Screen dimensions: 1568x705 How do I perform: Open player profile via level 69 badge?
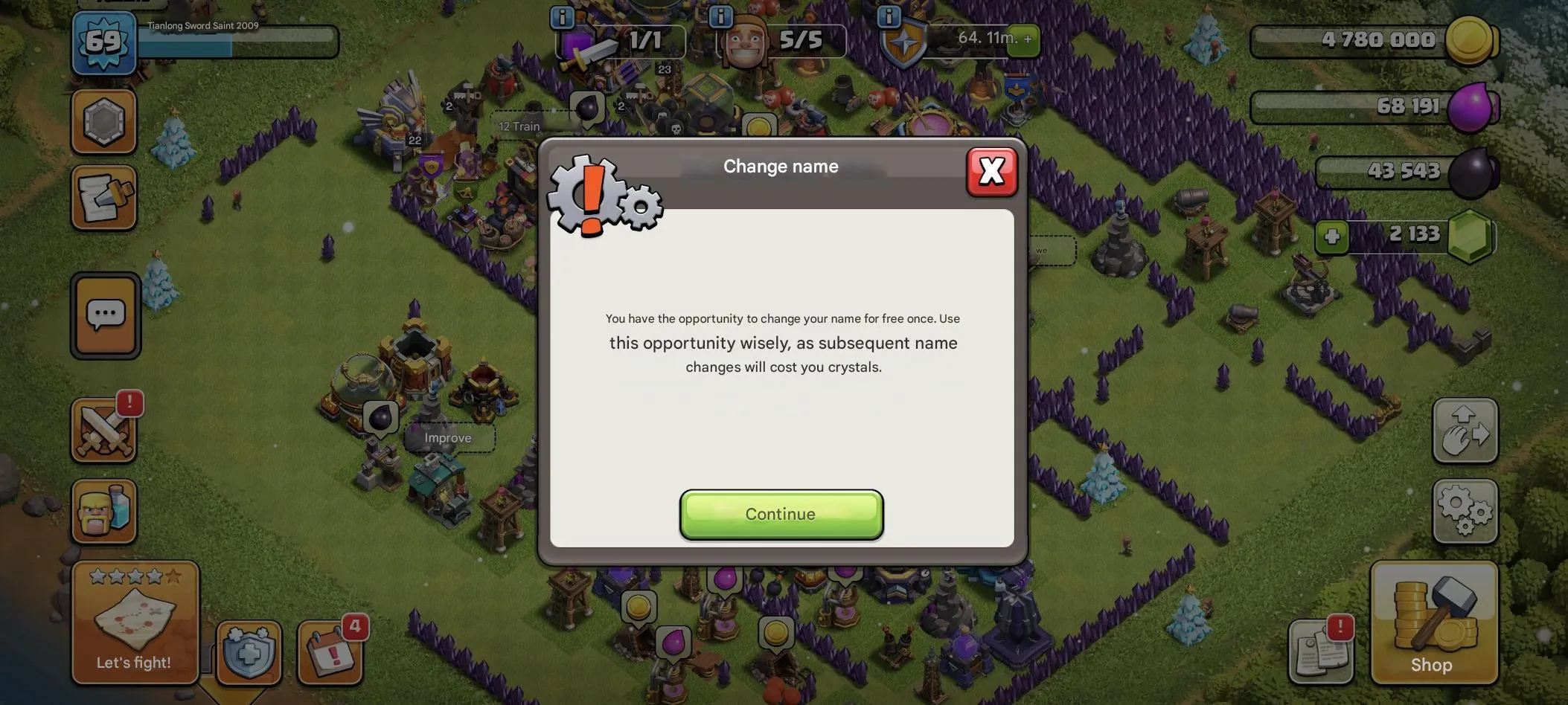[x=103, y=42]
